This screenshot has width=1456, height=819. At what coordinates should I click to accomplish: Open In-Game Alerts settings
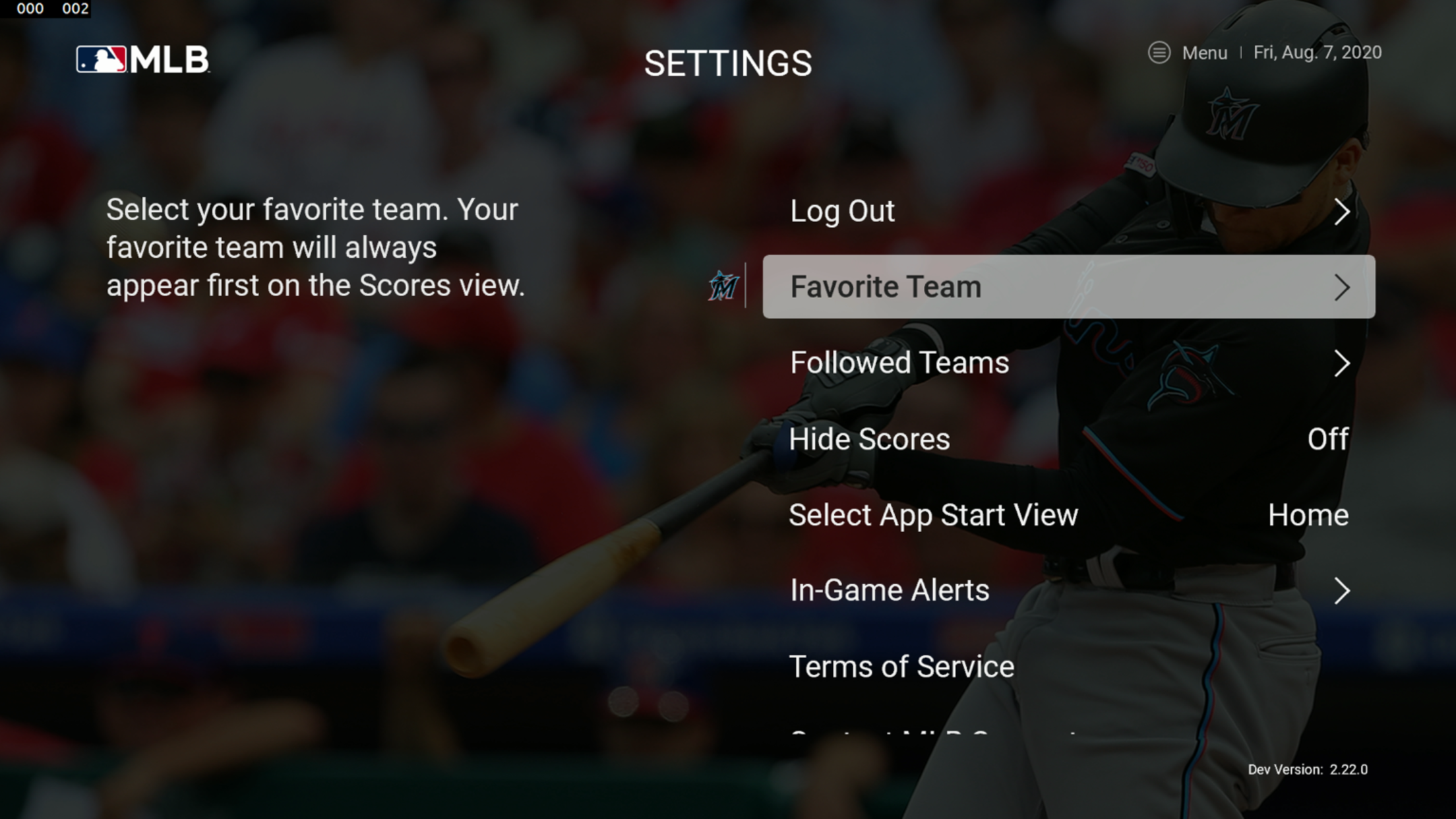1068,591
